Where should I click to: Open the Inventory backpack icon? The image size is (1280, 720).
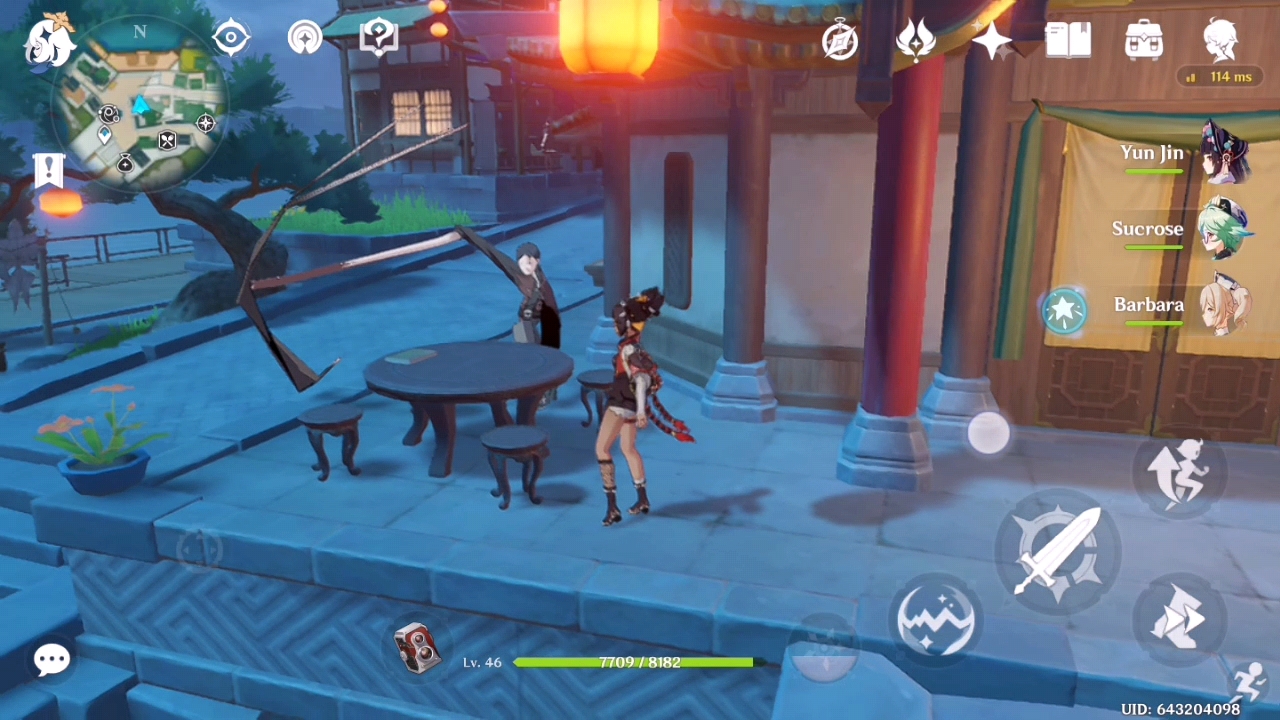(1143, 40)
